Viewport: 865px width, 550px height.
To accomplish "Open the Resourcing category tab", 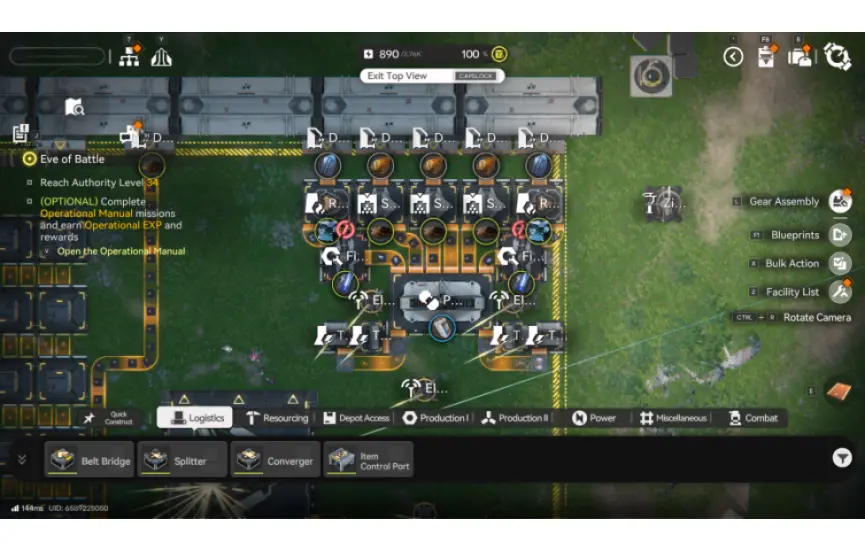I will (x=277, y=418).
